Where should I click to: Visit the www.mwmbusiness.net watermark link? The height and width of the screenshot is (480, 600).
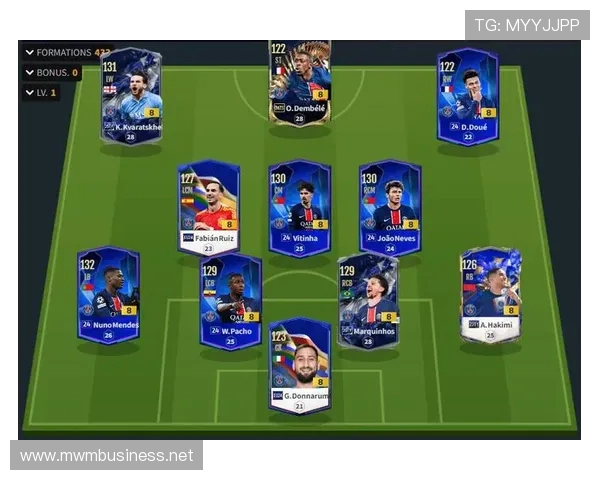point(106,456)
